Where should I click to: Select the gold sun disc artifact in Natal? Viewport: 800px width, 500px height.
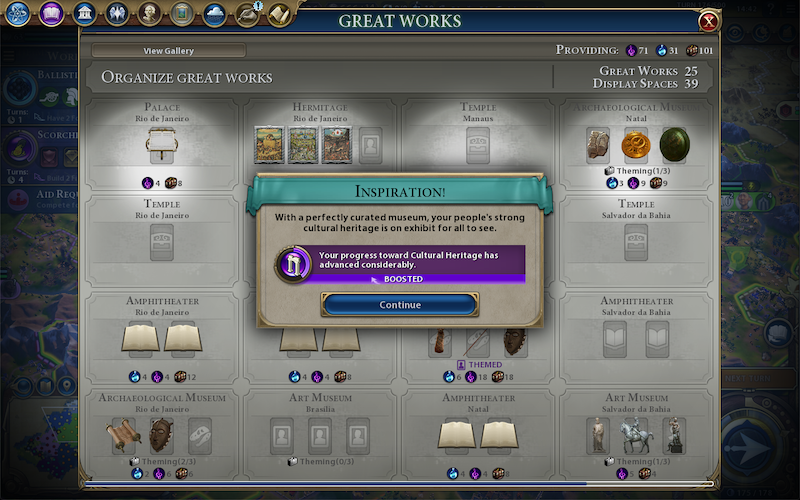pyautogui.click(x=636, y=145)
